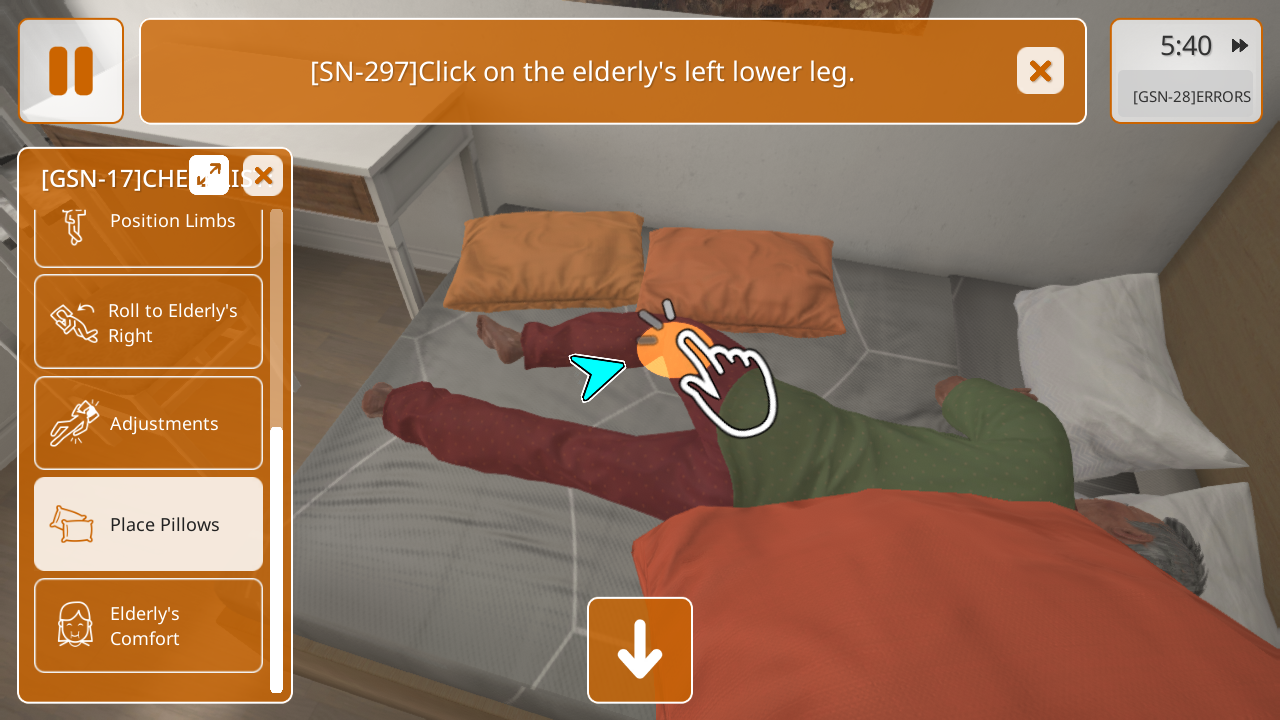The width and height of the screenshot is (1280, 720).
Task: Open the Adjustments checklist step
Action: coord(148,423)
